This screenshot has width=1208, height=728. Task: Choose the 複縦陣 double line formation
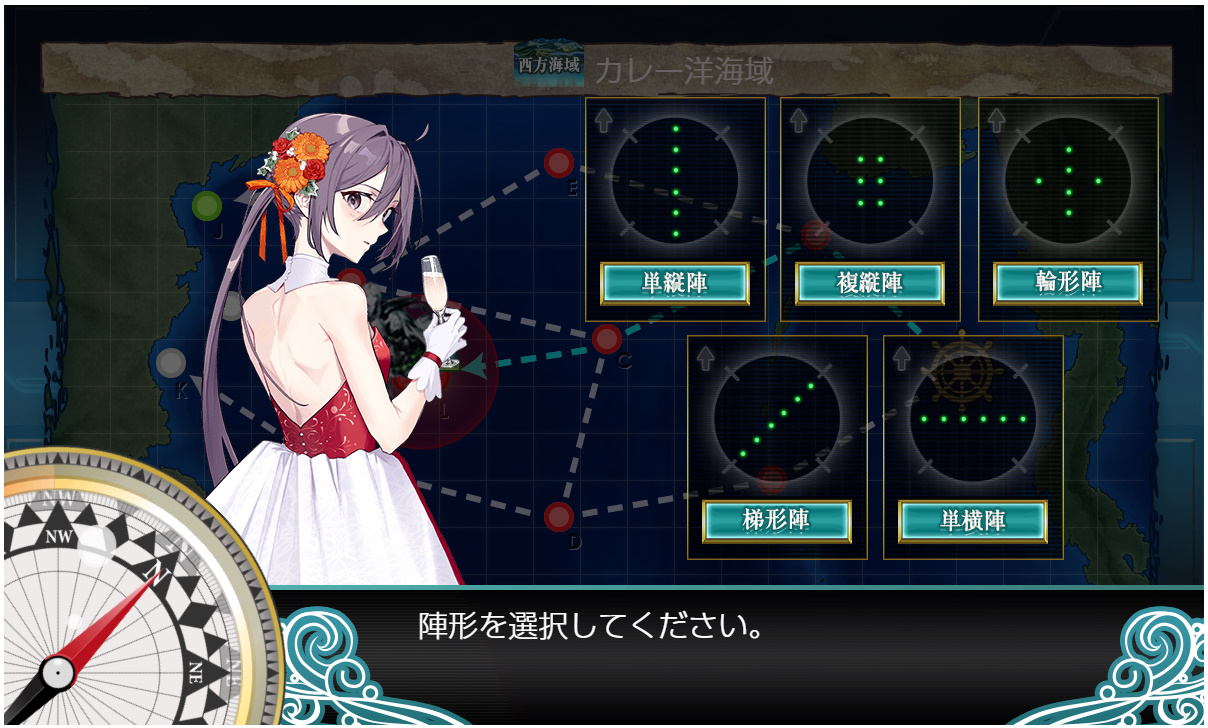pos(870,284)
